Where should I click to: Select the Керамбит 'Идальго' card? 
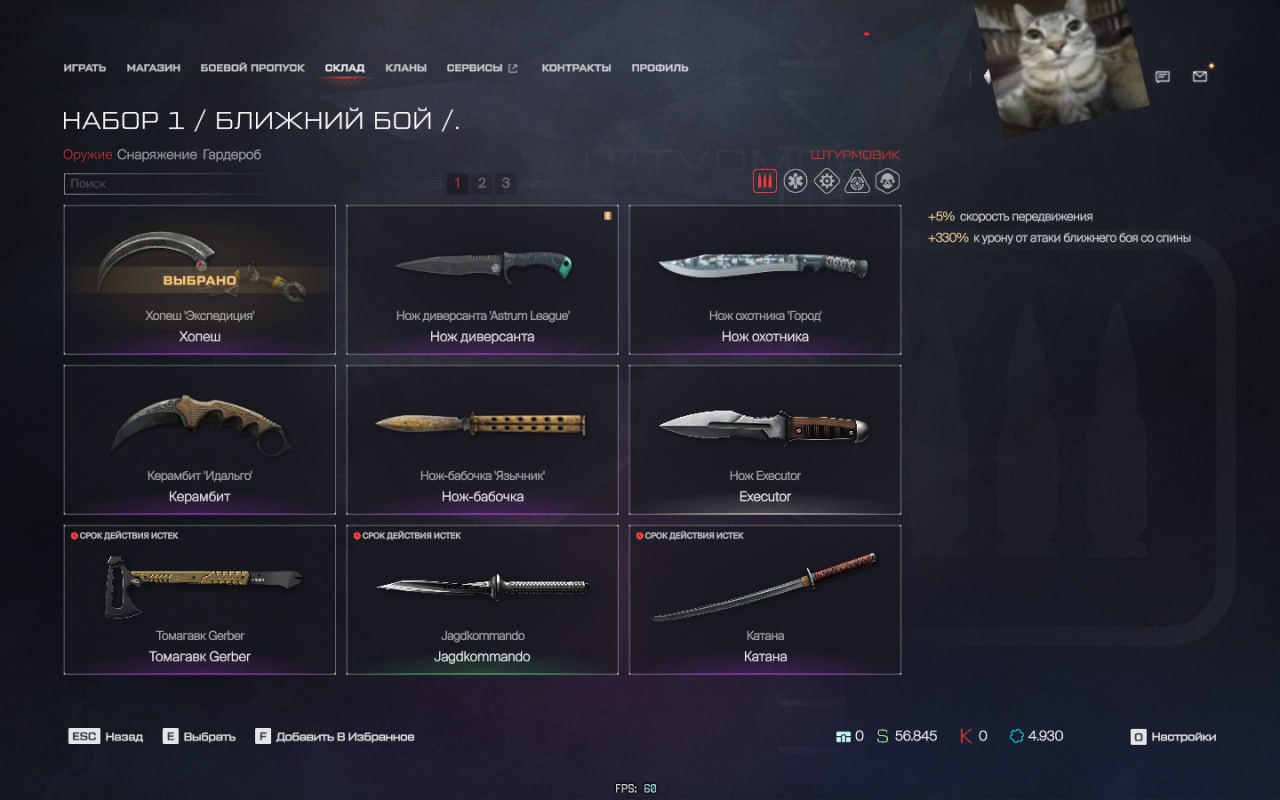(x=199, y=439)
